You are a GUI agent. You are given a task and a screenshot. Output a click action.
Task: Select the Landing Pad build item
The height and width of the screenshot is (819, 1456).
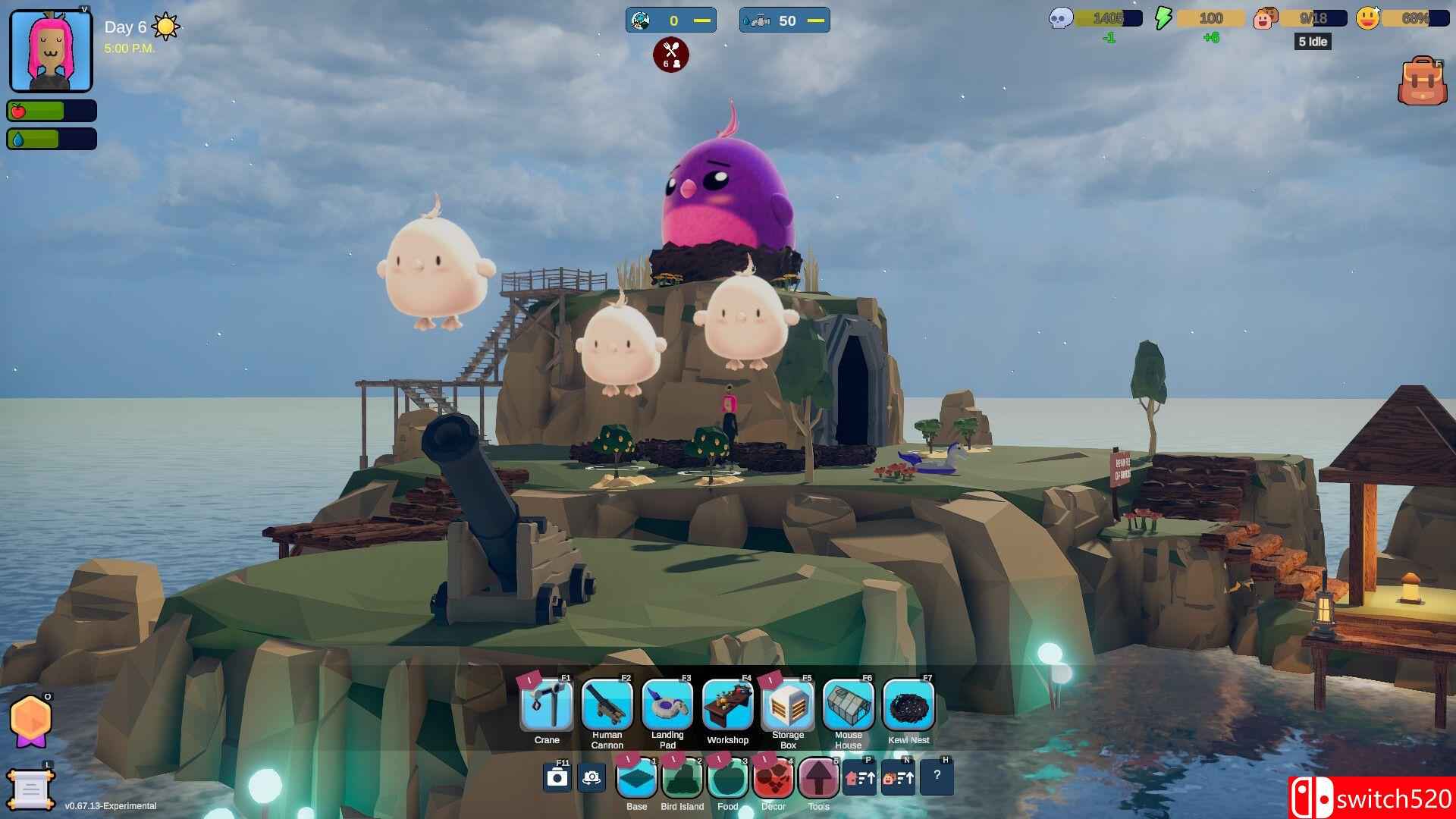pos(667,705)
